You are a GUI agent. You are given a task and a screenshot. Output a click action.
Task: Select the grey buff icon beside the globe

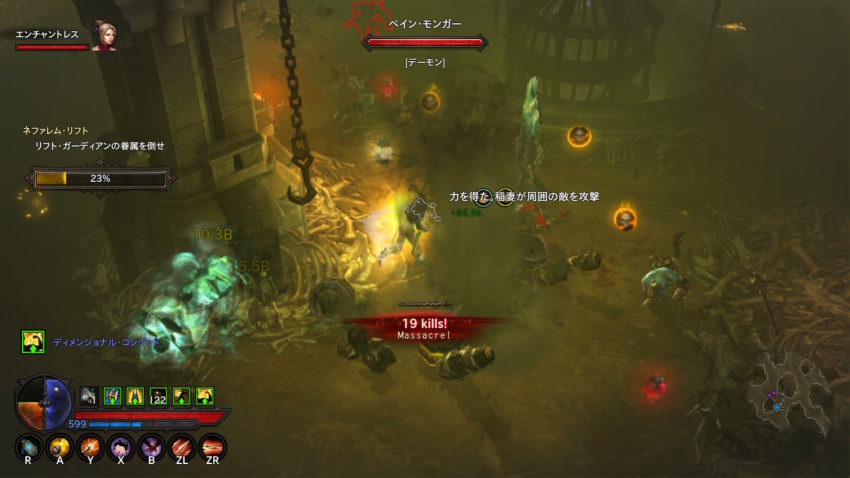[x=88, y=396]
